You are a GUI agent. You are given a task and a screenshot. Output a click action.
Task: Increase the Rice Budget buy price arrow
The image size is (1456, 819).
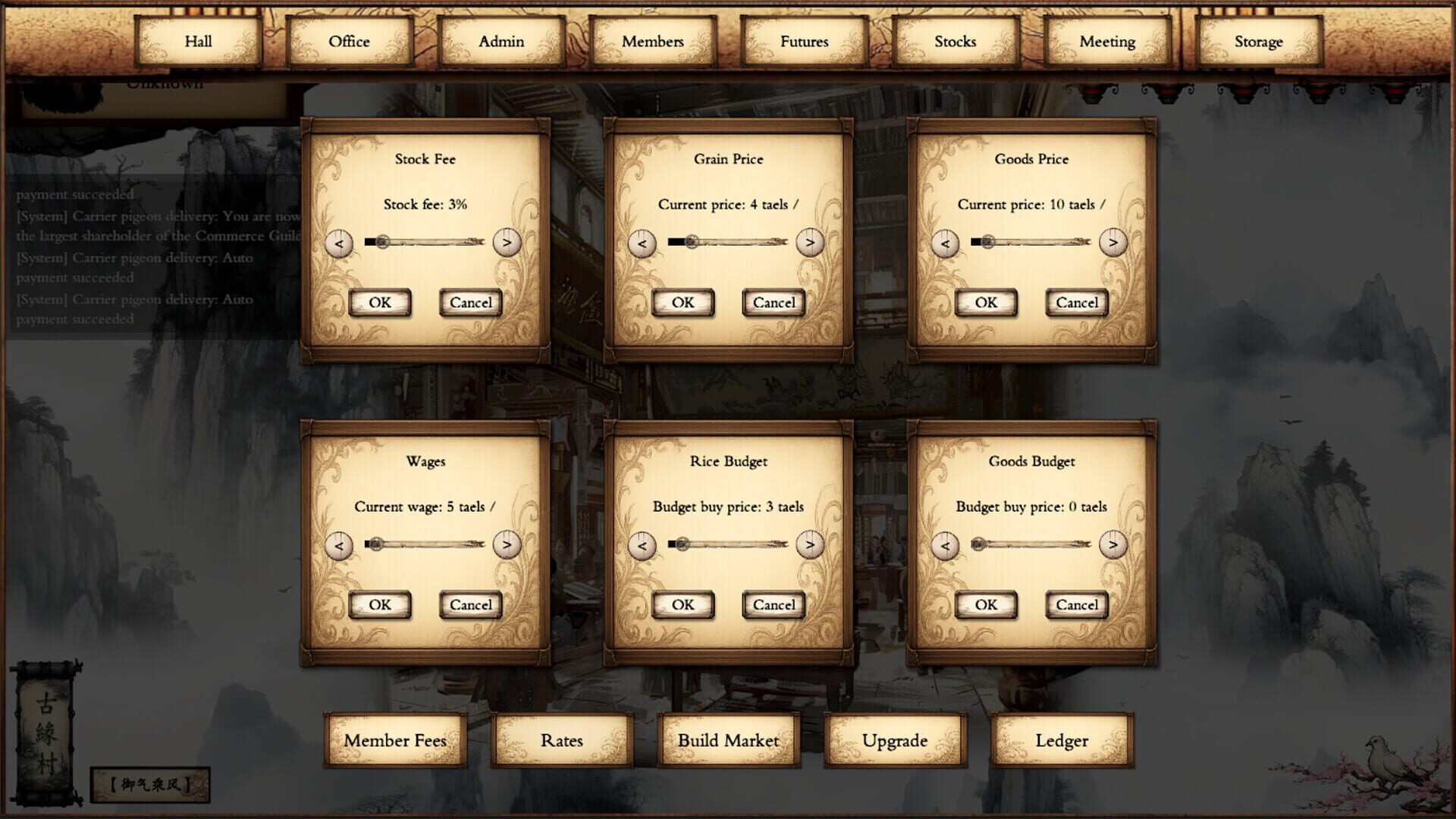point(811,545)
